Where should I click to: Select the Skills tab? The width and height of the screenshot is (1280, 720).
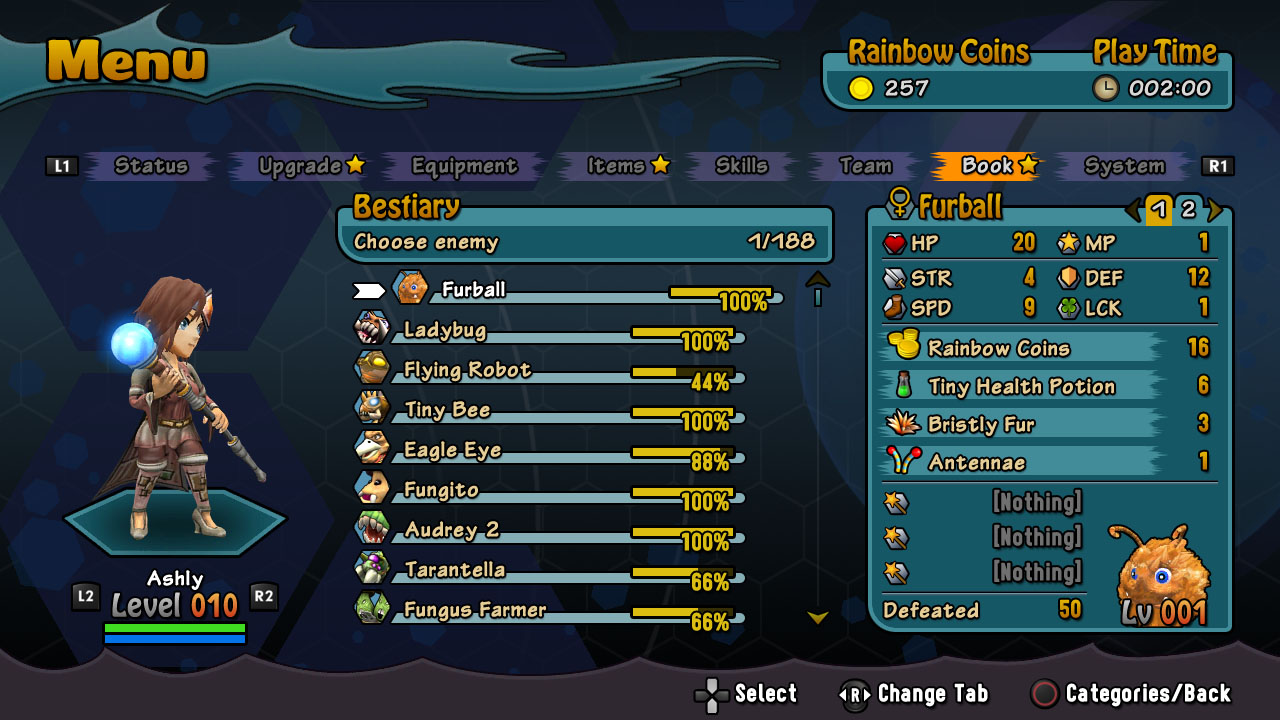741,166
